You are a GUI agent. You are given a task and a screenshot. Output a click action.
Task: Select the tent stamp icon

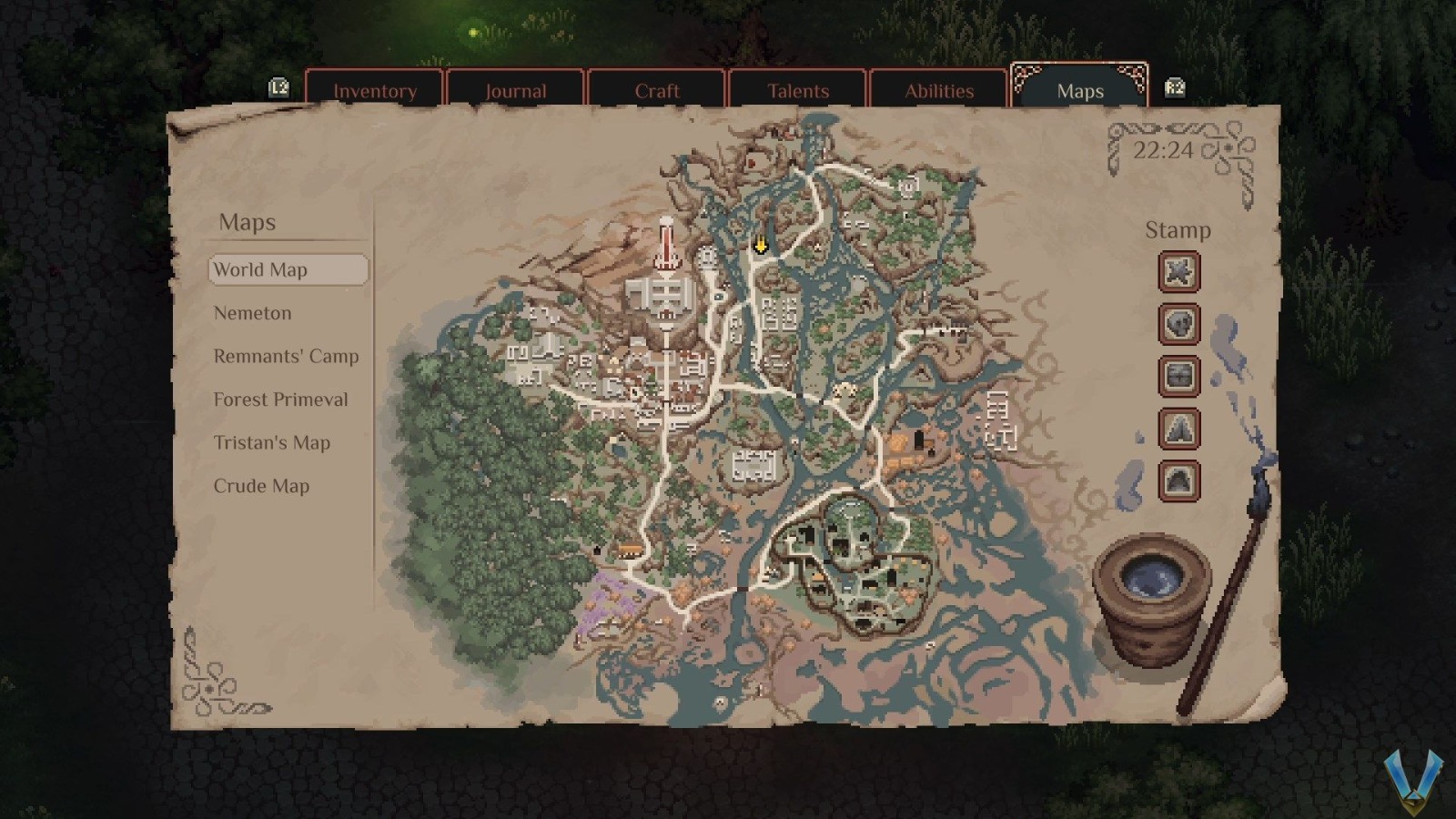tap(1178, 429)
